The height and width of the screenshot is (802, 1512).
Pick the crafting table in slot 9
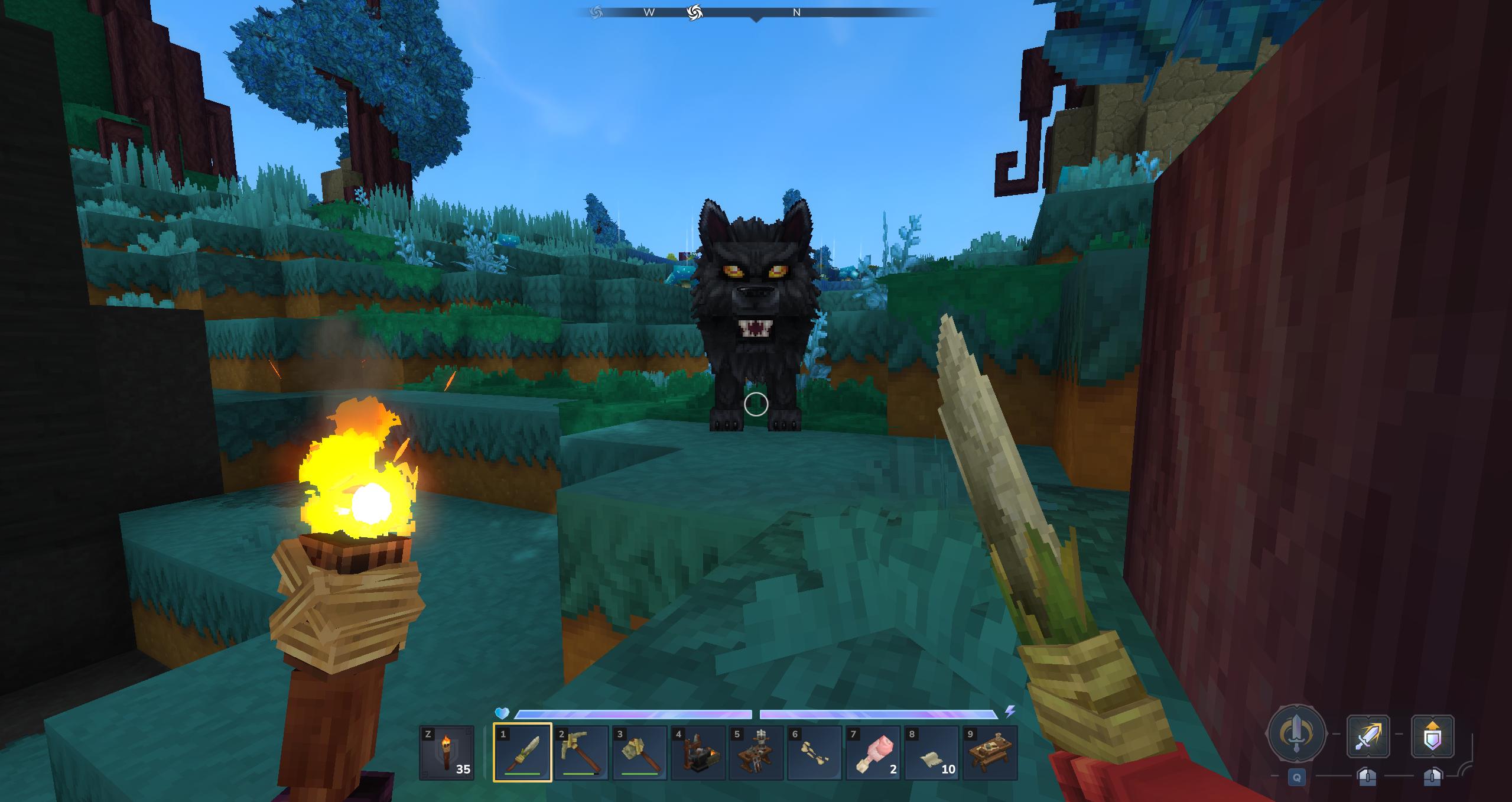tap(990, 752)
